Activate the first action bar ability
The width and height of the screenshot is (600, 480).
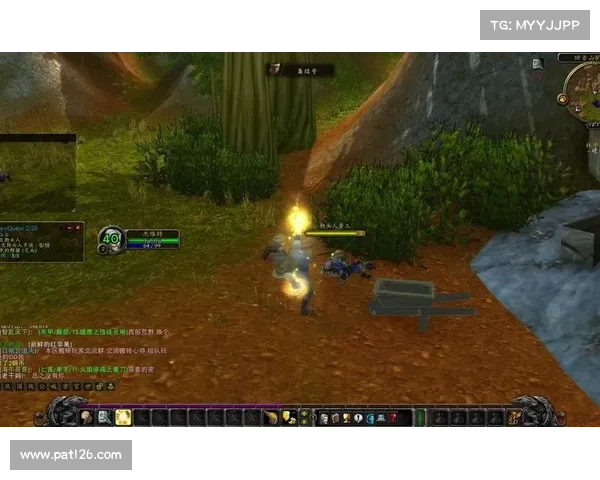coord(86,417)
